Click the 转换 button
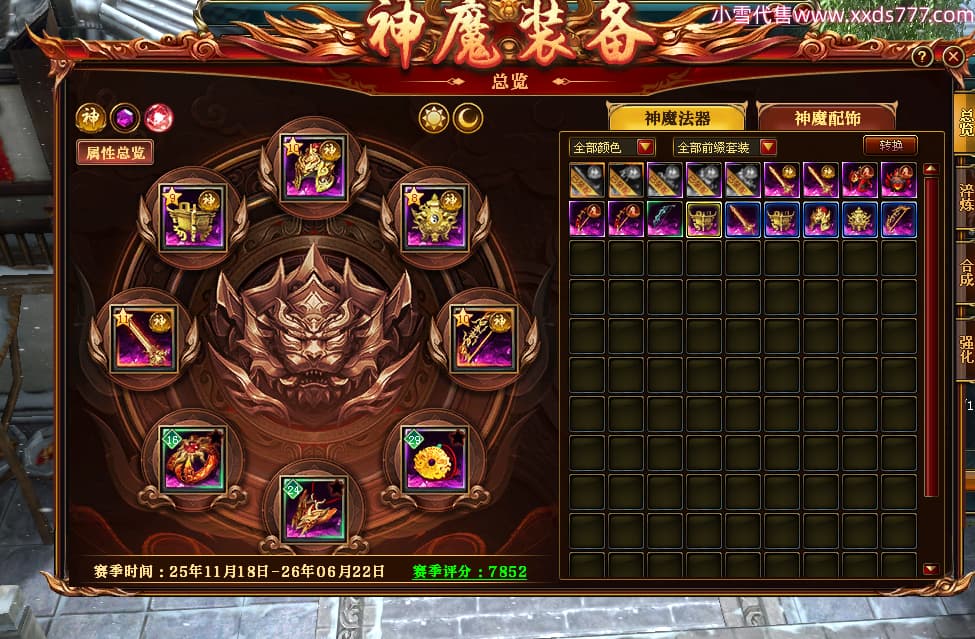Image resolution: width=975 pixels, height=639 pixels. (x=890, y=145)
